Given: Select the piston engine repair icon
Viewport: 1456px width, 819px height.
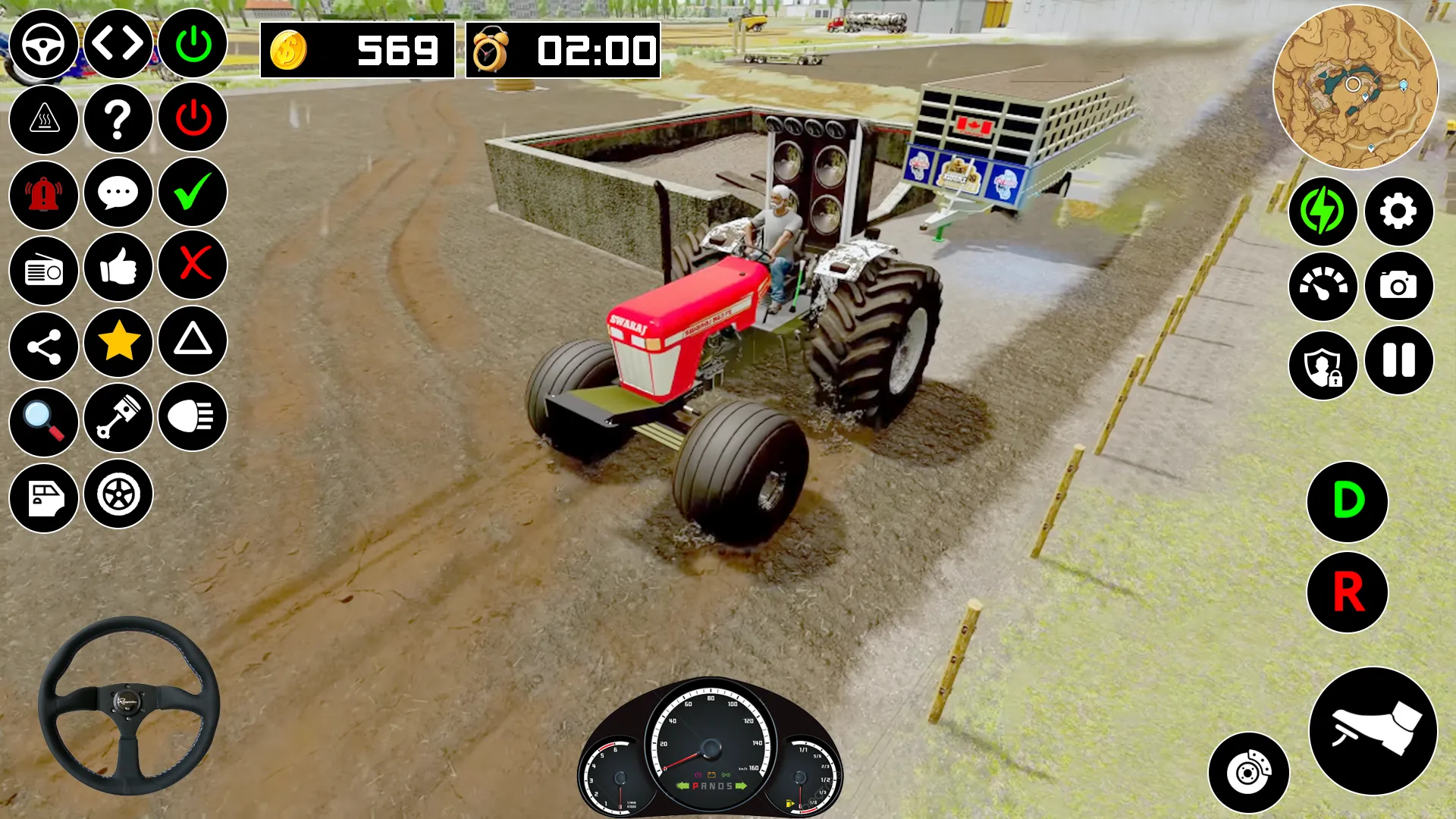Looking at the screenshot, I should coord(118,419).
